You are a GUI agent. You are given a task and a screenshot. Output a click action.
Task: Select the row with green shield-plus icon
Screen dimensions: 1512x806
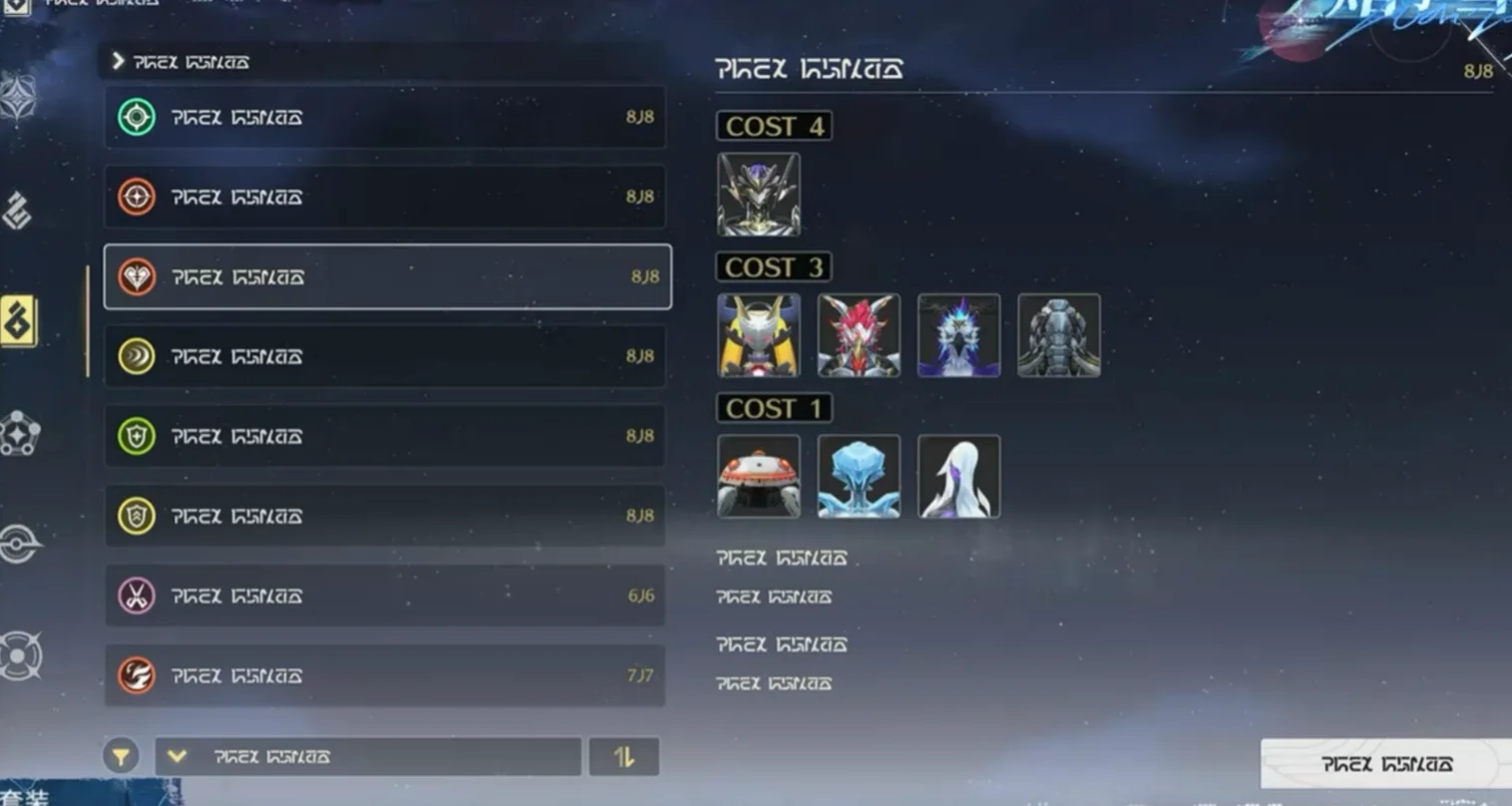[385, 437]
